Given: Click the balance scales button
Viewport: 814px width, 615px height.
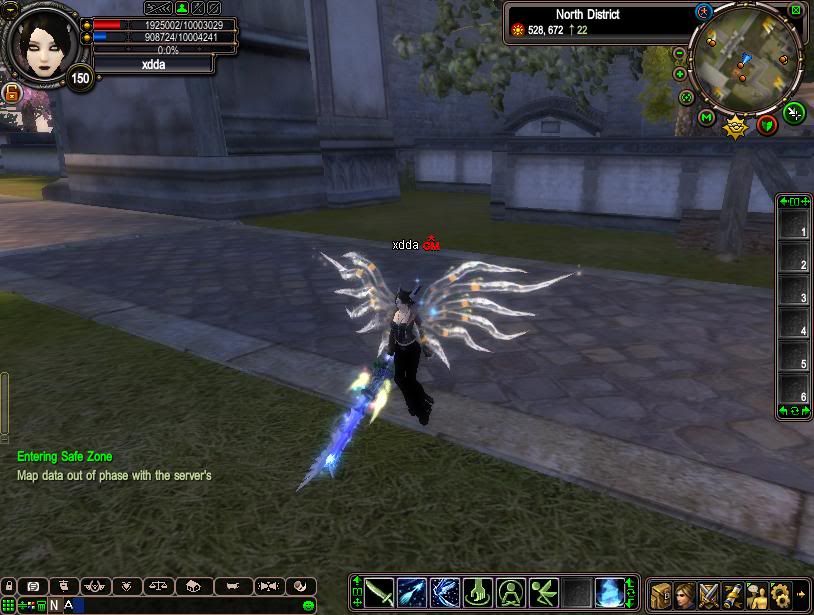Looking at the screenshot, I should coord(156,587).
